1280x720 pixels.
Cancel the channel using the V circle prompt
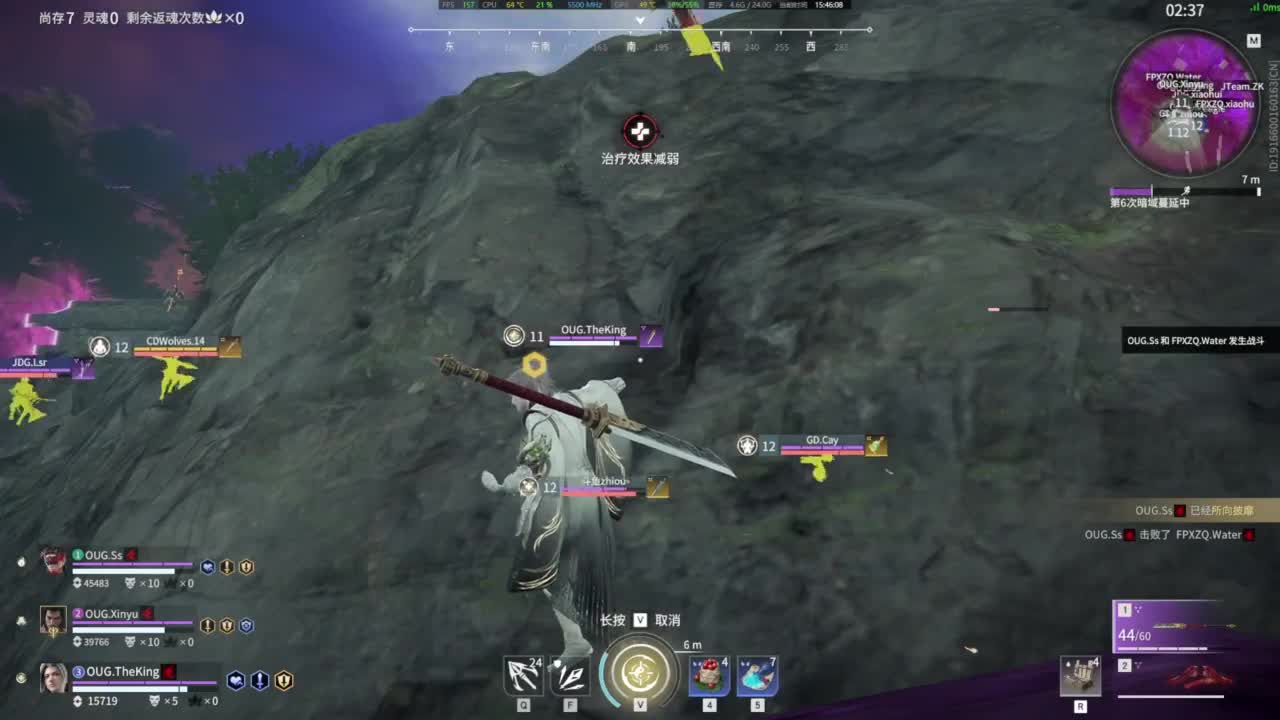[640, 672]
